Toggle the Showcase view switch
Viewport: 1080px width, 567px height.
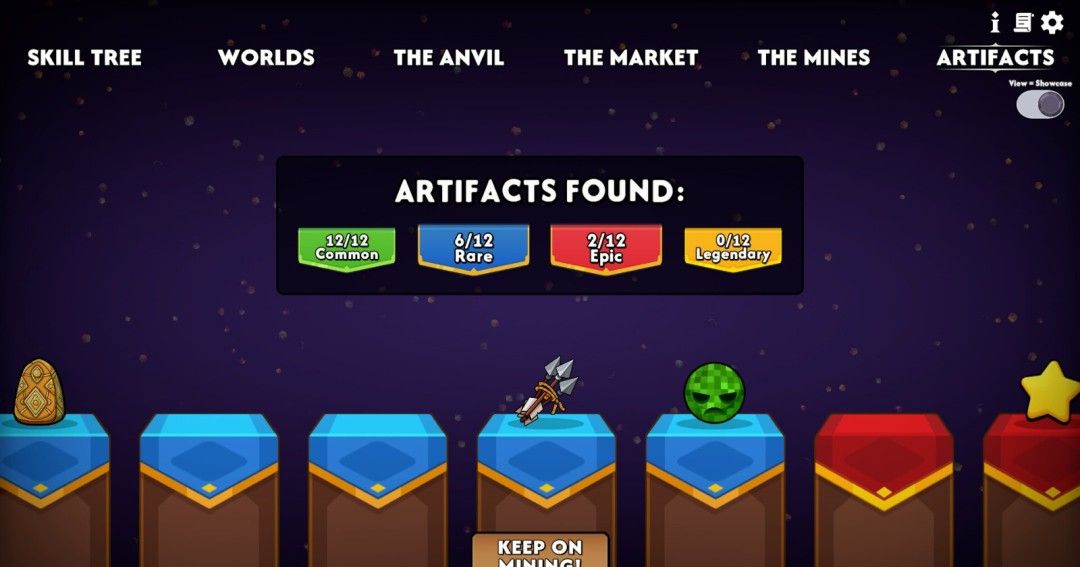point(1040,104)
